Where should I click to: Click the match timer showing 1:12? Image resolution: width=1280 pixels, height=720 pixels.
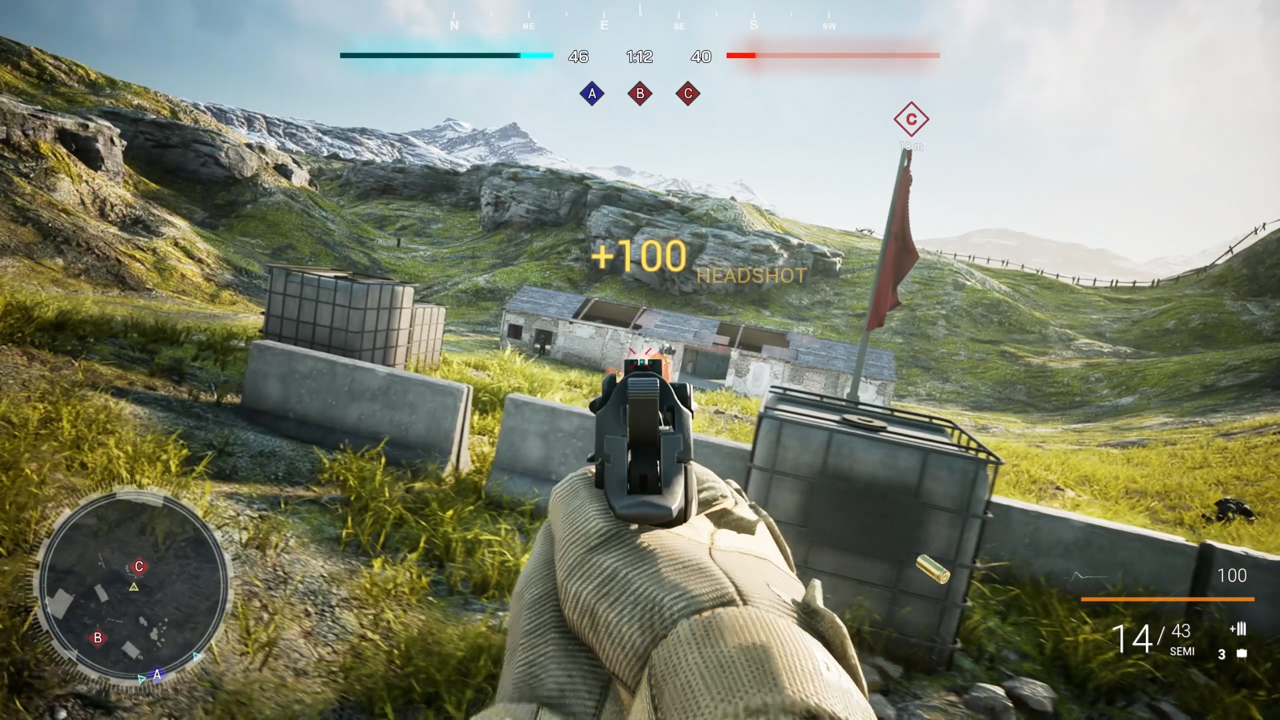639,56
